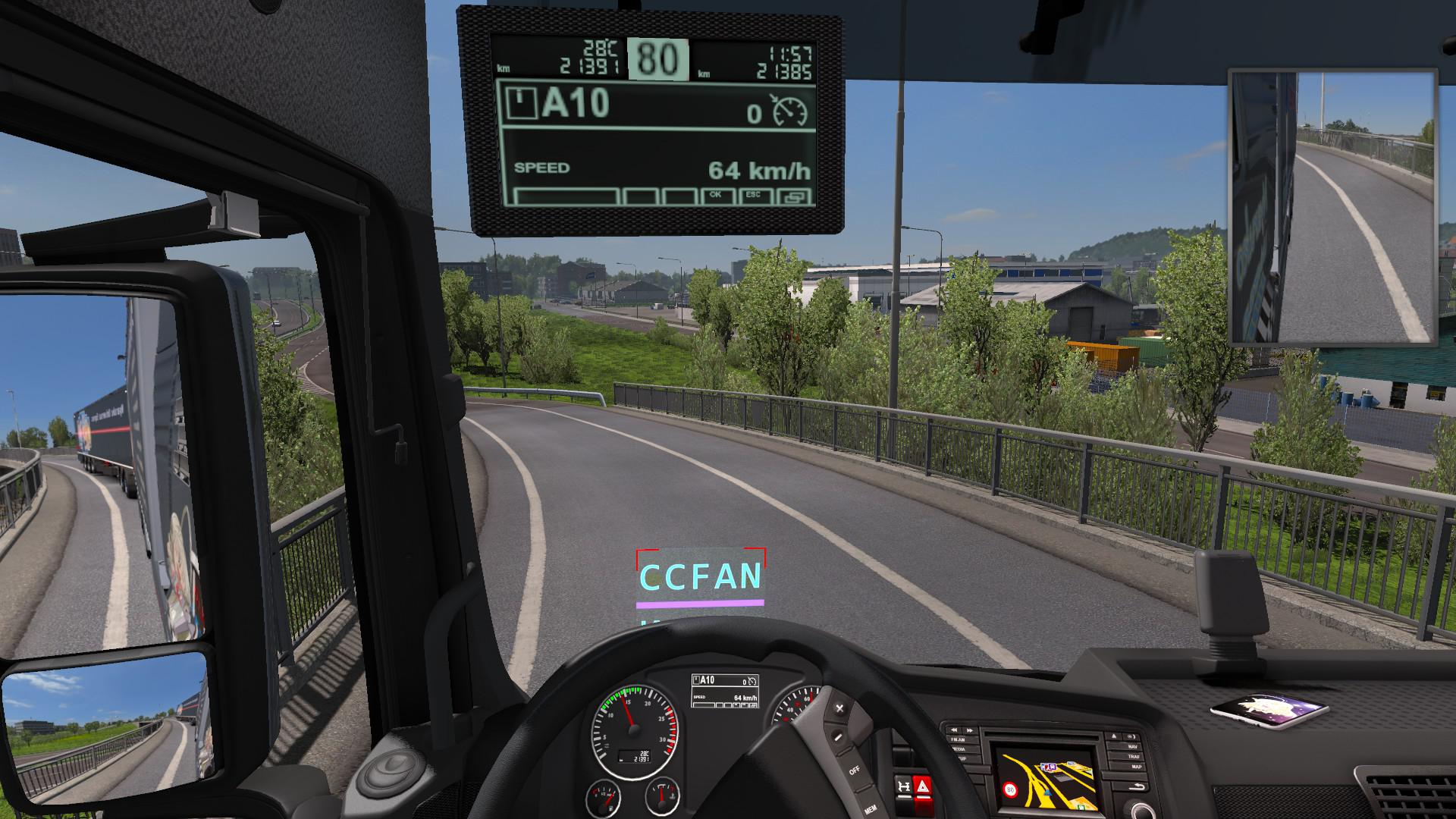1456x819 pixels.
Task: Select the OK softkey on the overlay display
Action: click(715, 196)
